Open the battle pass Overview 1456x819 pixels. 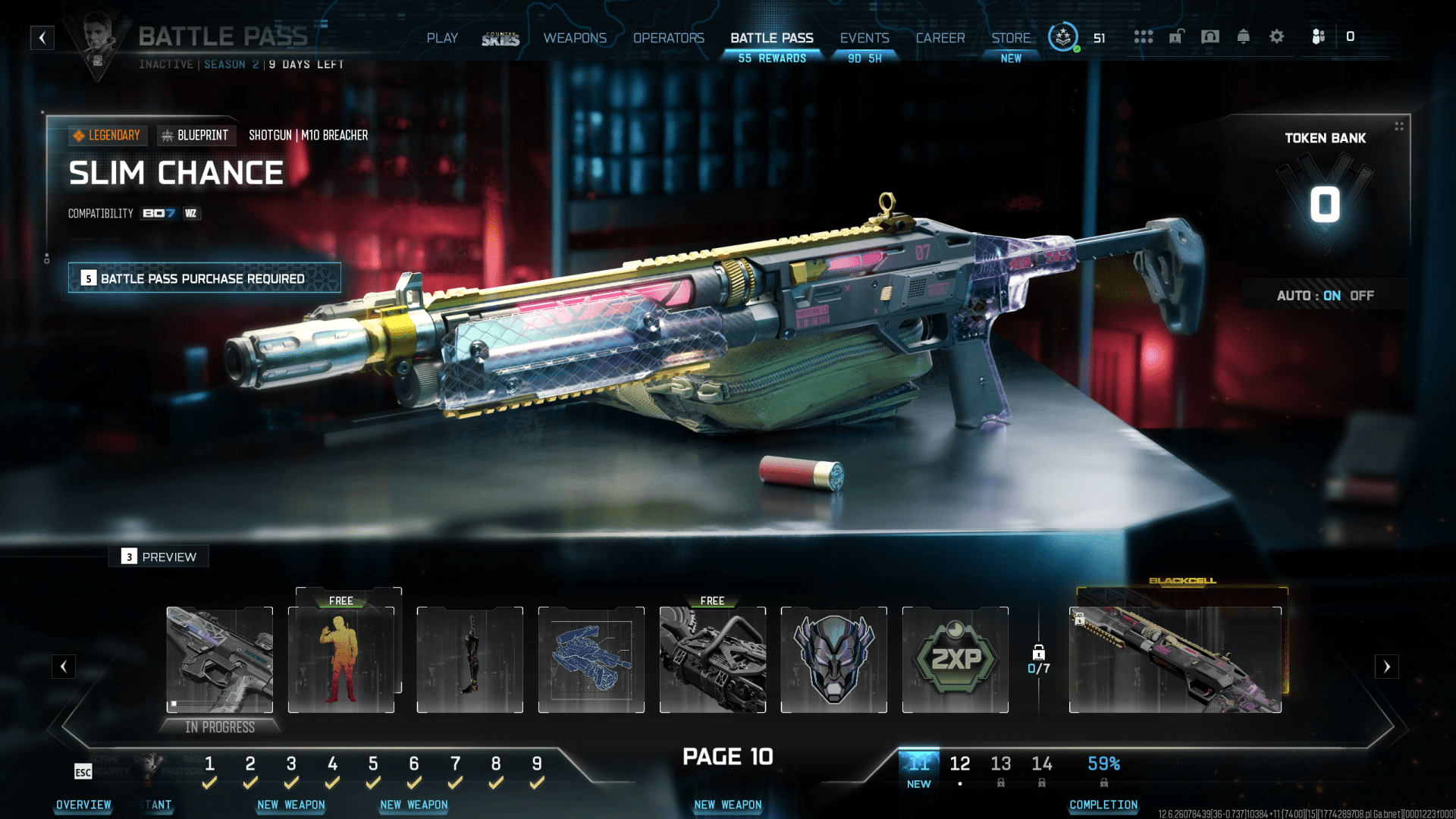83,805
